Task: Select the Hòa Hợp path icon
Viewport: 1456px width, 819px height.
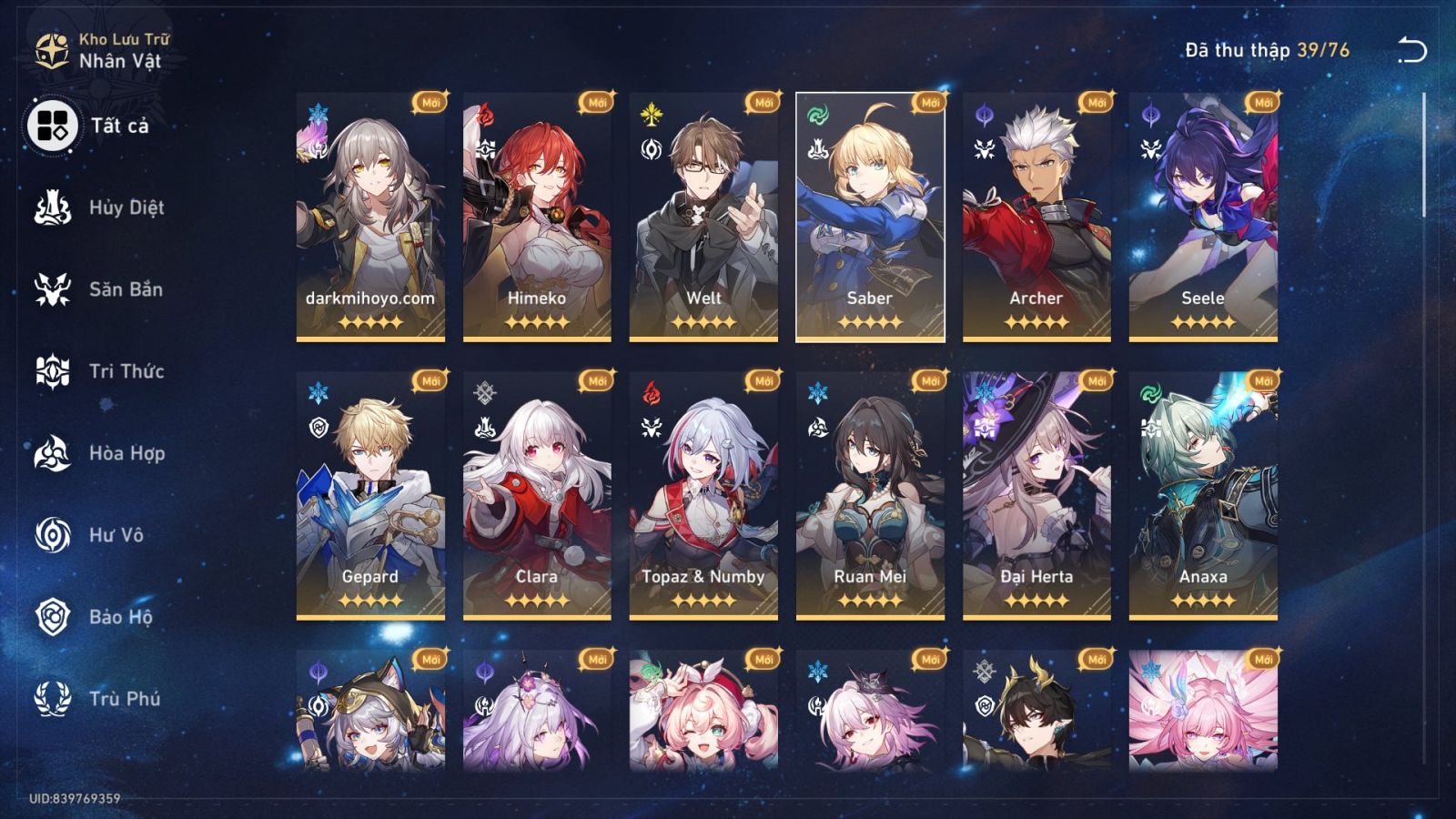Action: point(53,452)
